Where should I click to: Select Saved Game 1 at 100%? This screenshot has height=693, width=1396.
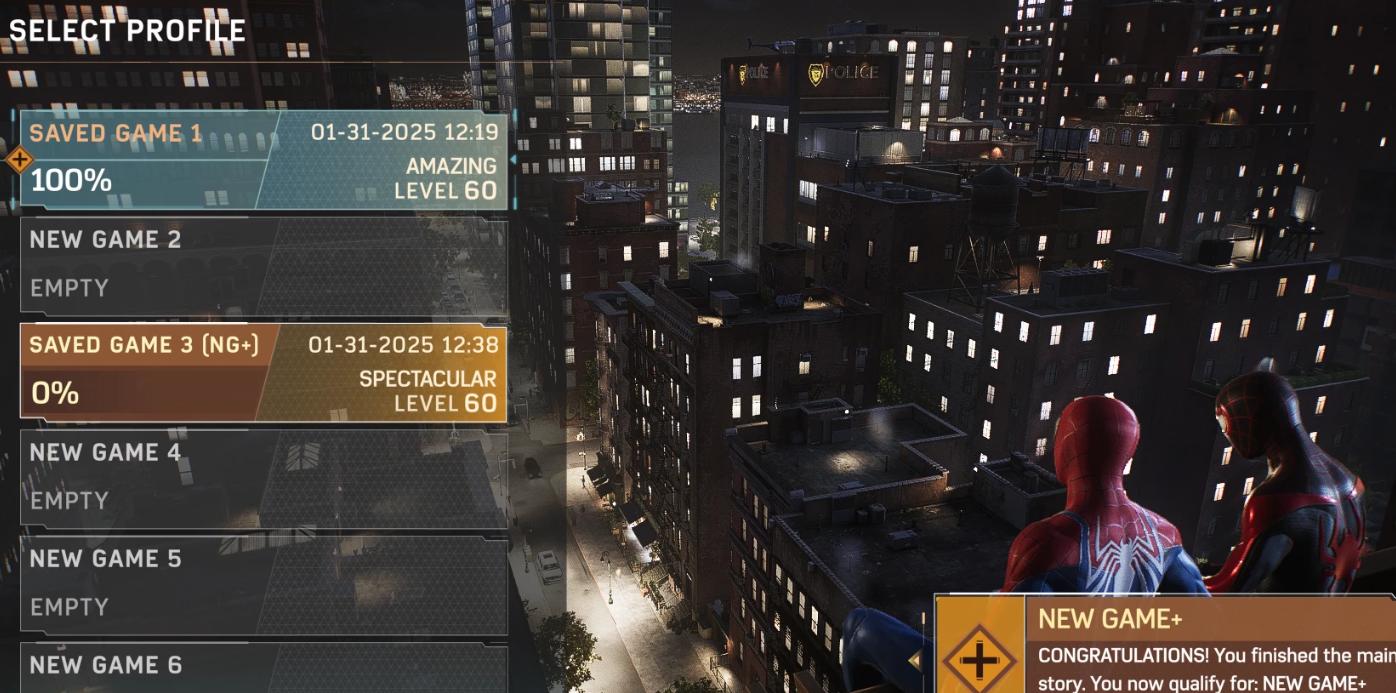pos(263,160)
